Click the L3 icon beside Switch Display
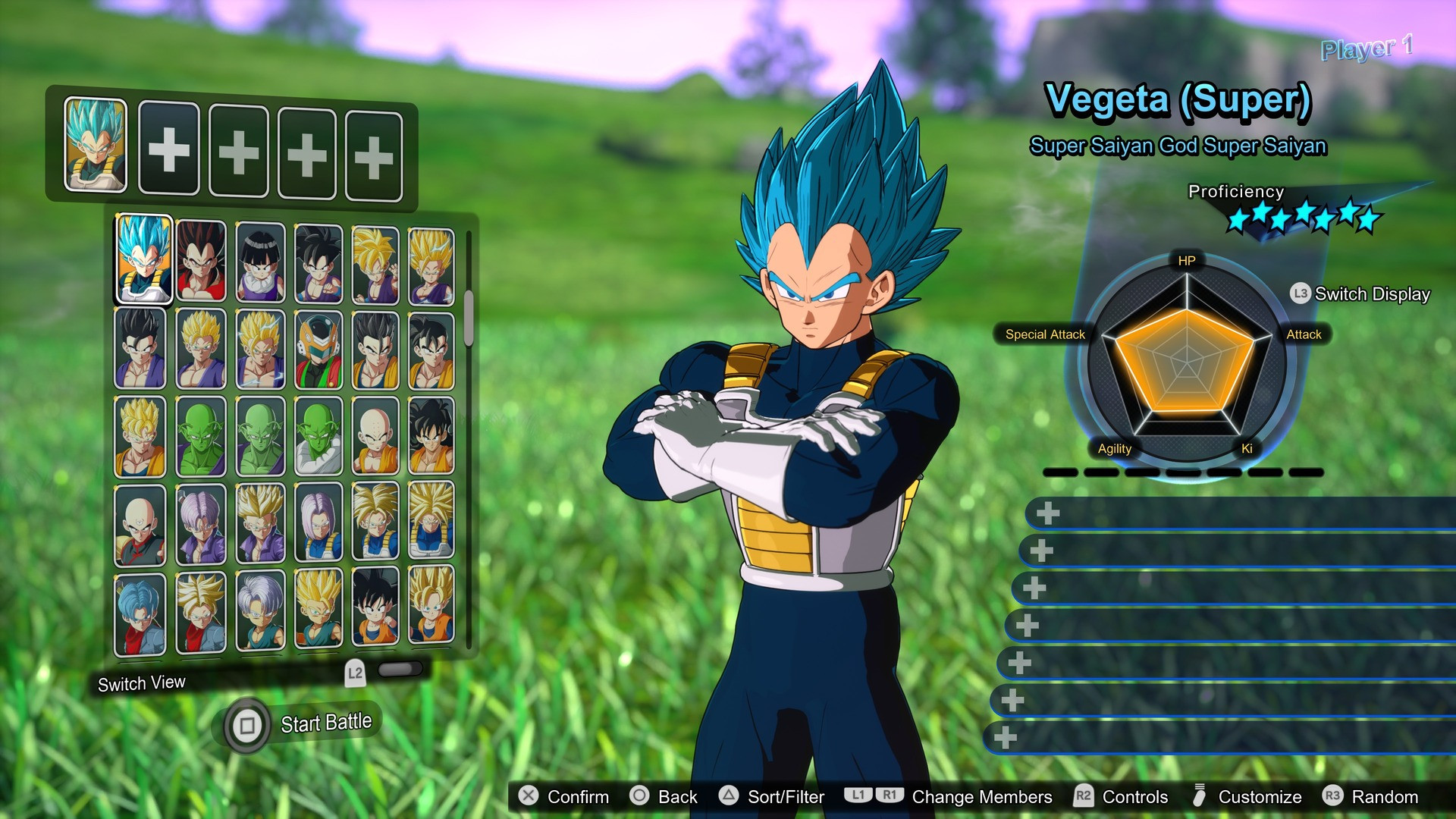This screenshot has width=1456, height=819. [x=1298, y=294]
